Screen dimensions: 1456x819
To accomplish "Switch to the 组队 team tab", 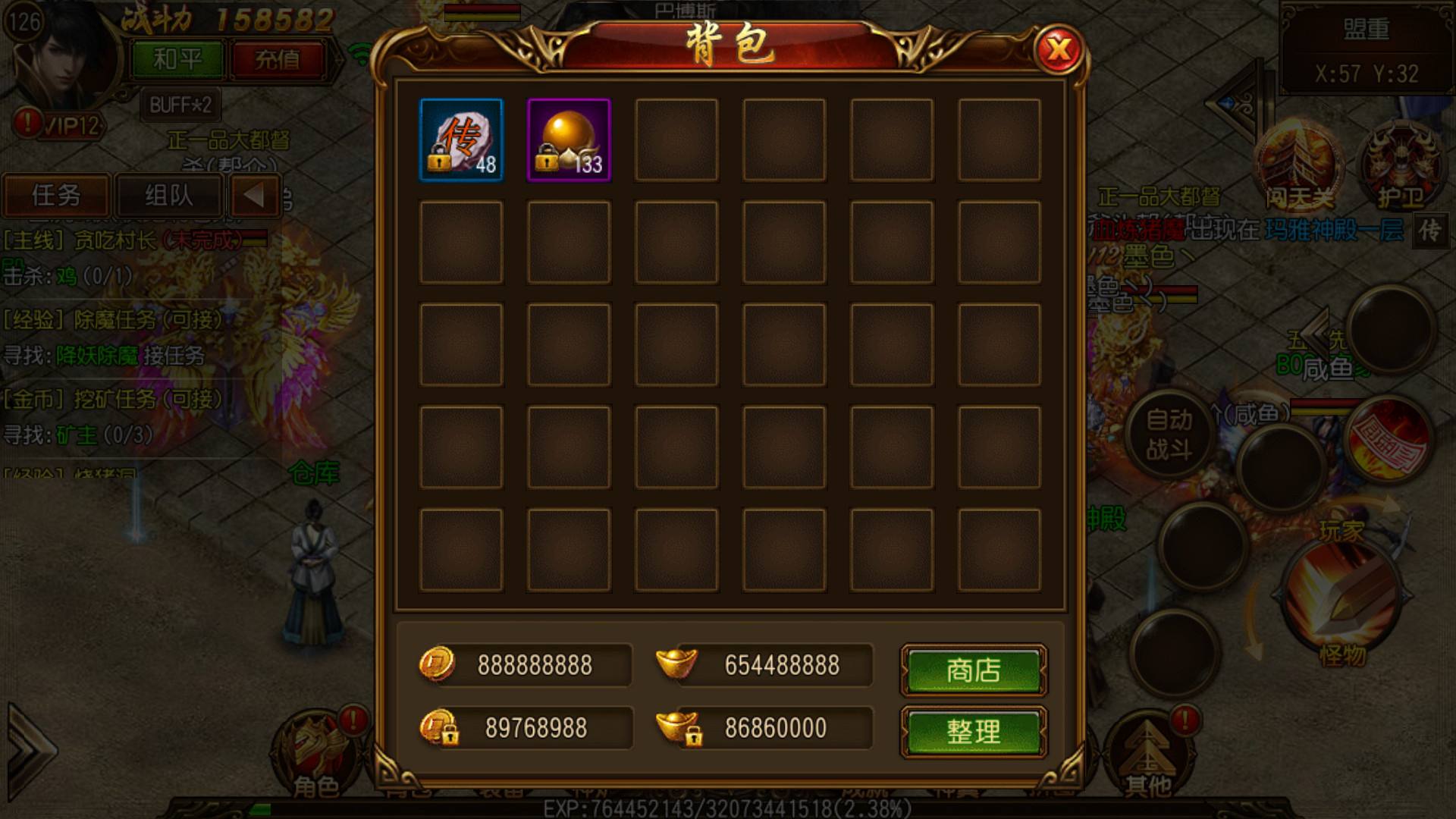I will coord(168,196).
